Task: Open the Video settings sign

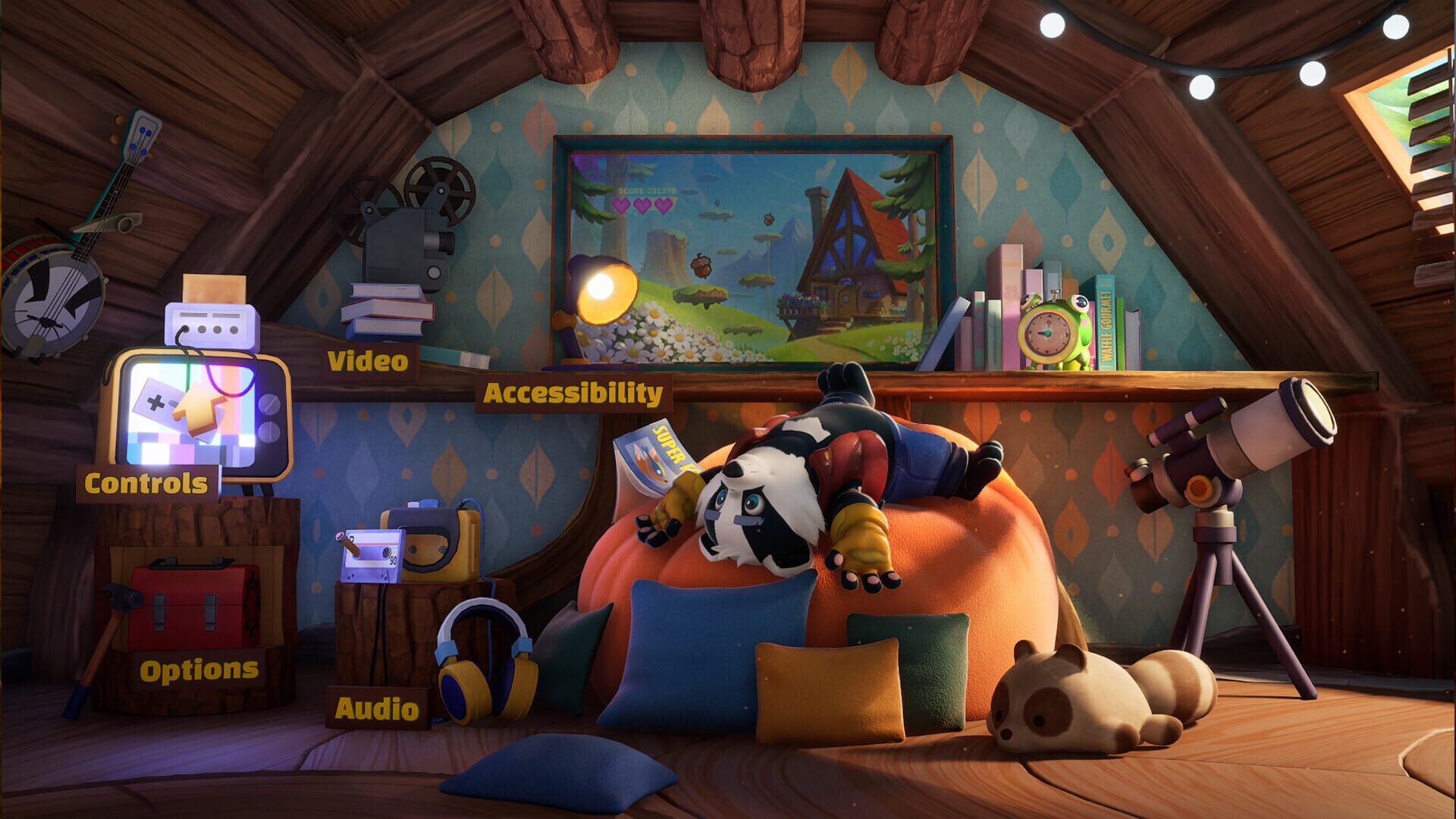Action: 367,362
